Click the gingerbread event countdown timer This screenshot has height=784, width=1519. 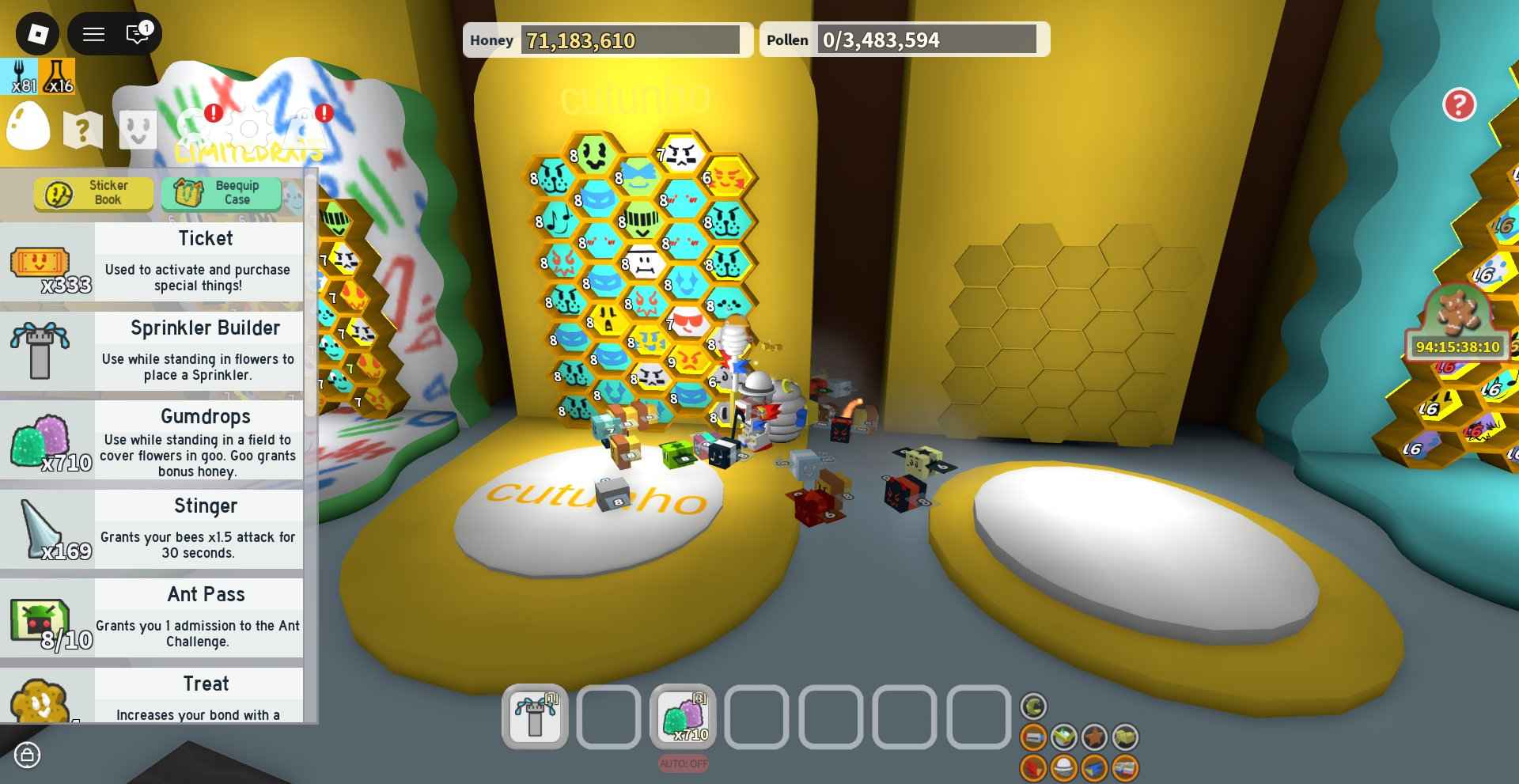[1460, 346]
